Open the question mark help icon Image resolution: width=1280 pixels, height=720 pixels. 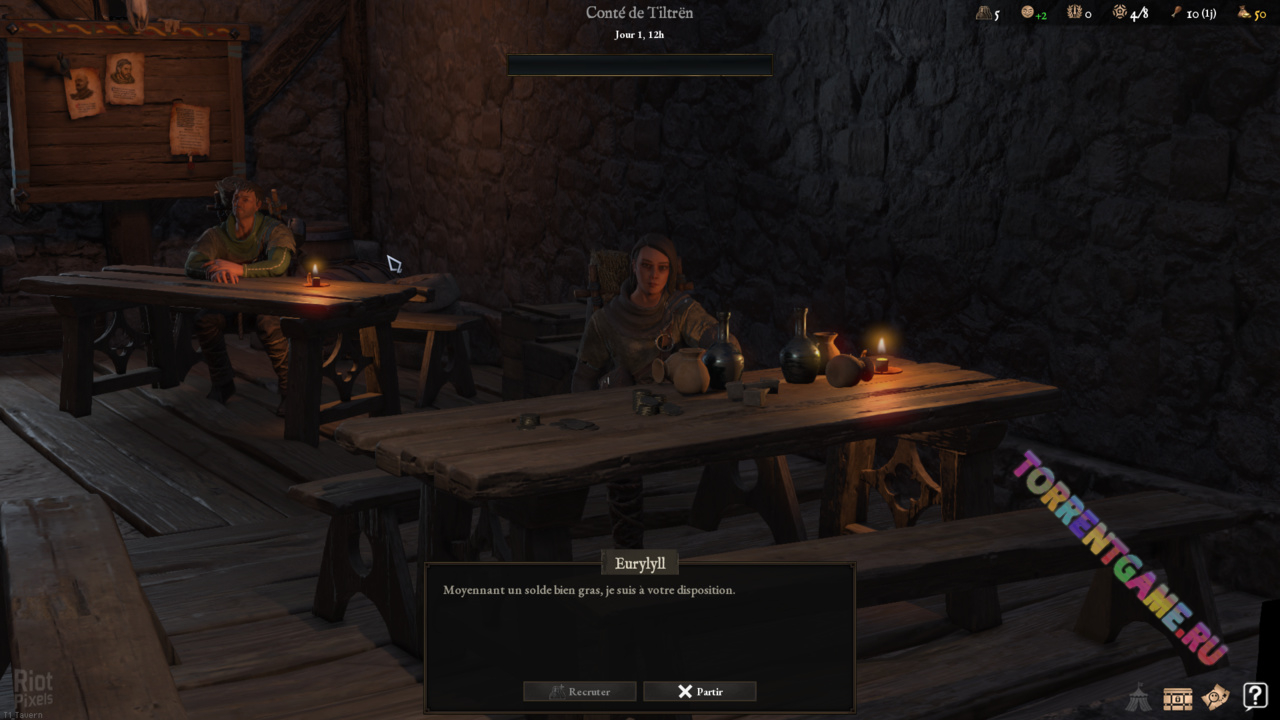(x=1255, y=695)
